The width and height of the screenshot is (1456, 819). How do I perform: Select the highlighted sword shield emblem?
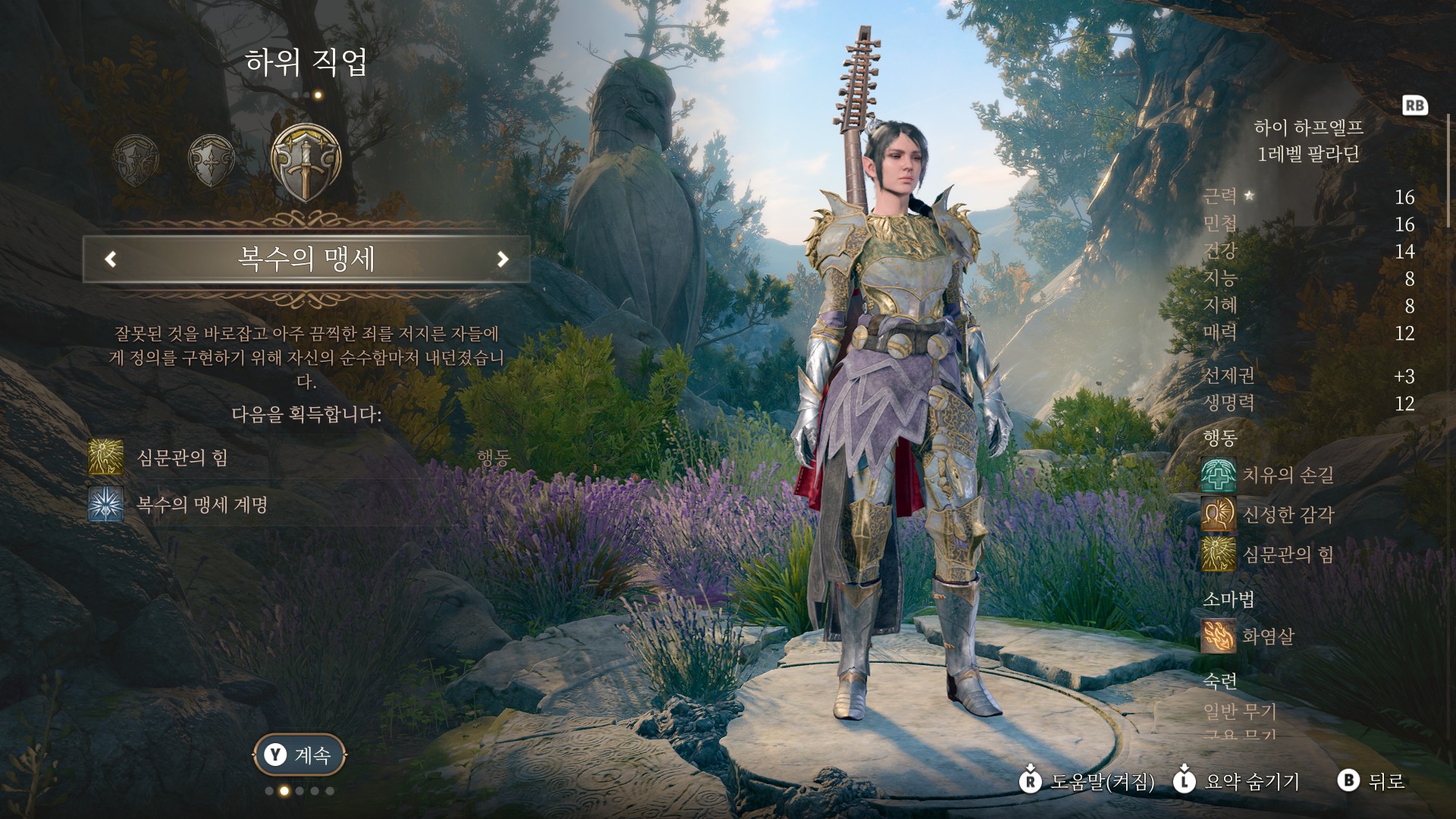(x=306, y=162)
